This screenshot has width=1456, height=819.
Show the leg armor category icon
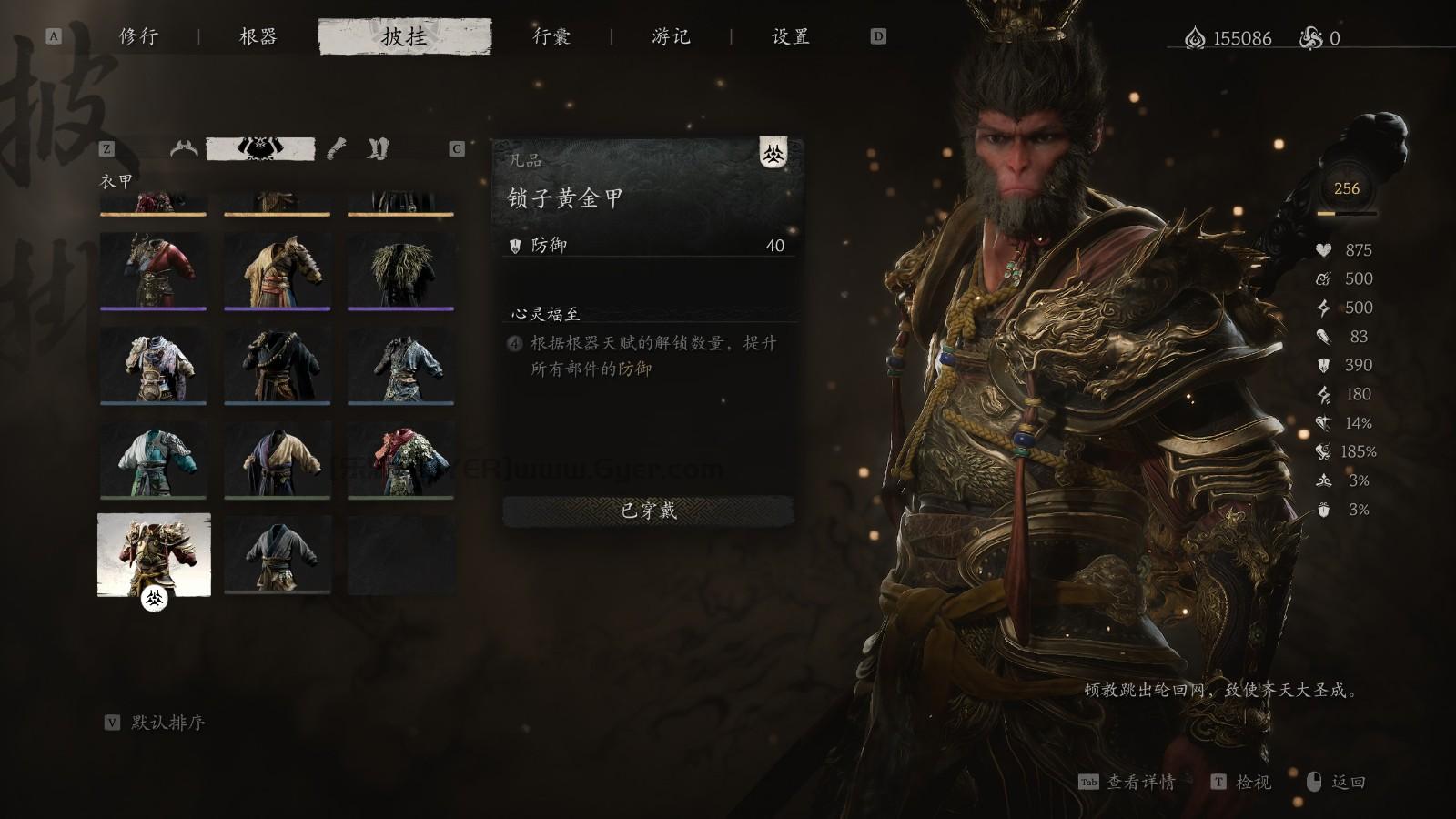point(378,148)
